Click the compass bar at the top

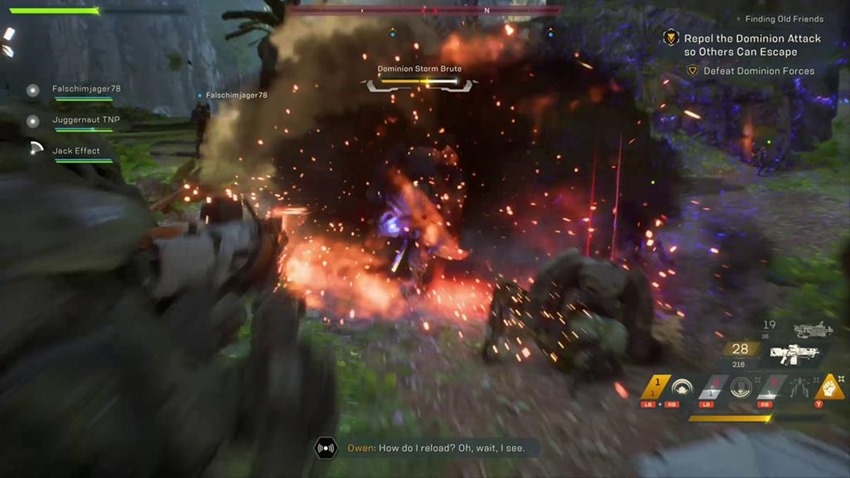pos(425,10)
